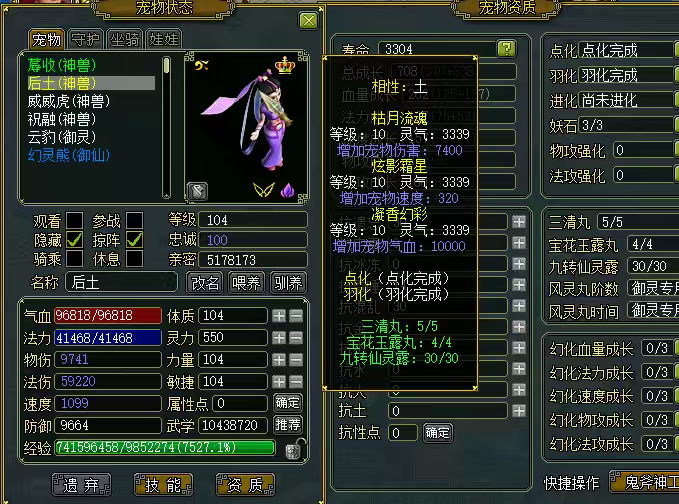This screenshot has height=504, width=679.
Task: Click the 推荐 recommend points button
Action: pyautogui.click(x=287, y=424)
